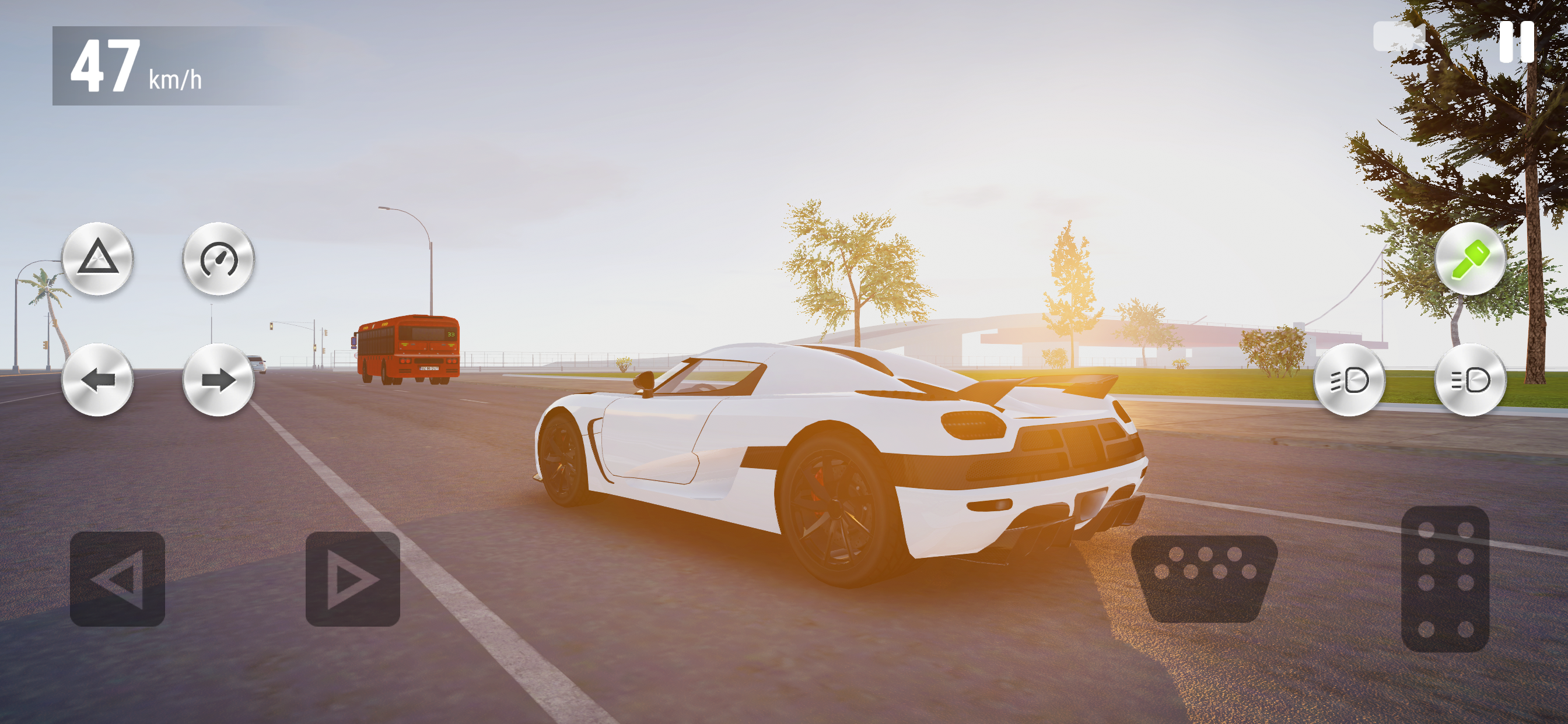
Task: Toggle the low beam headlights
Action: [1349, 380]
